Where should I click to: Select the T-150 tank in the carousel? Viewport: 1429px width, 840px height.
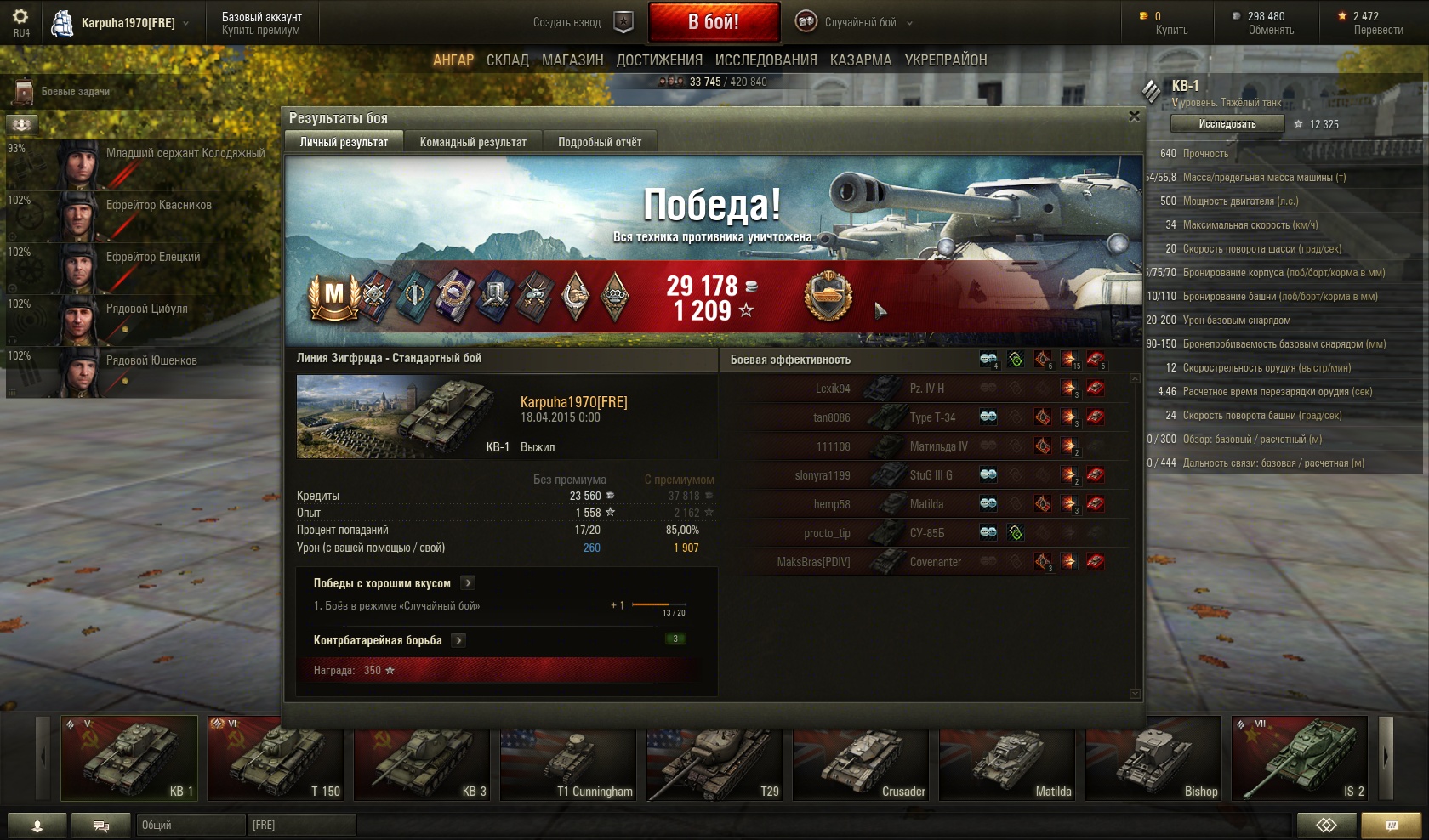point(276,758)
